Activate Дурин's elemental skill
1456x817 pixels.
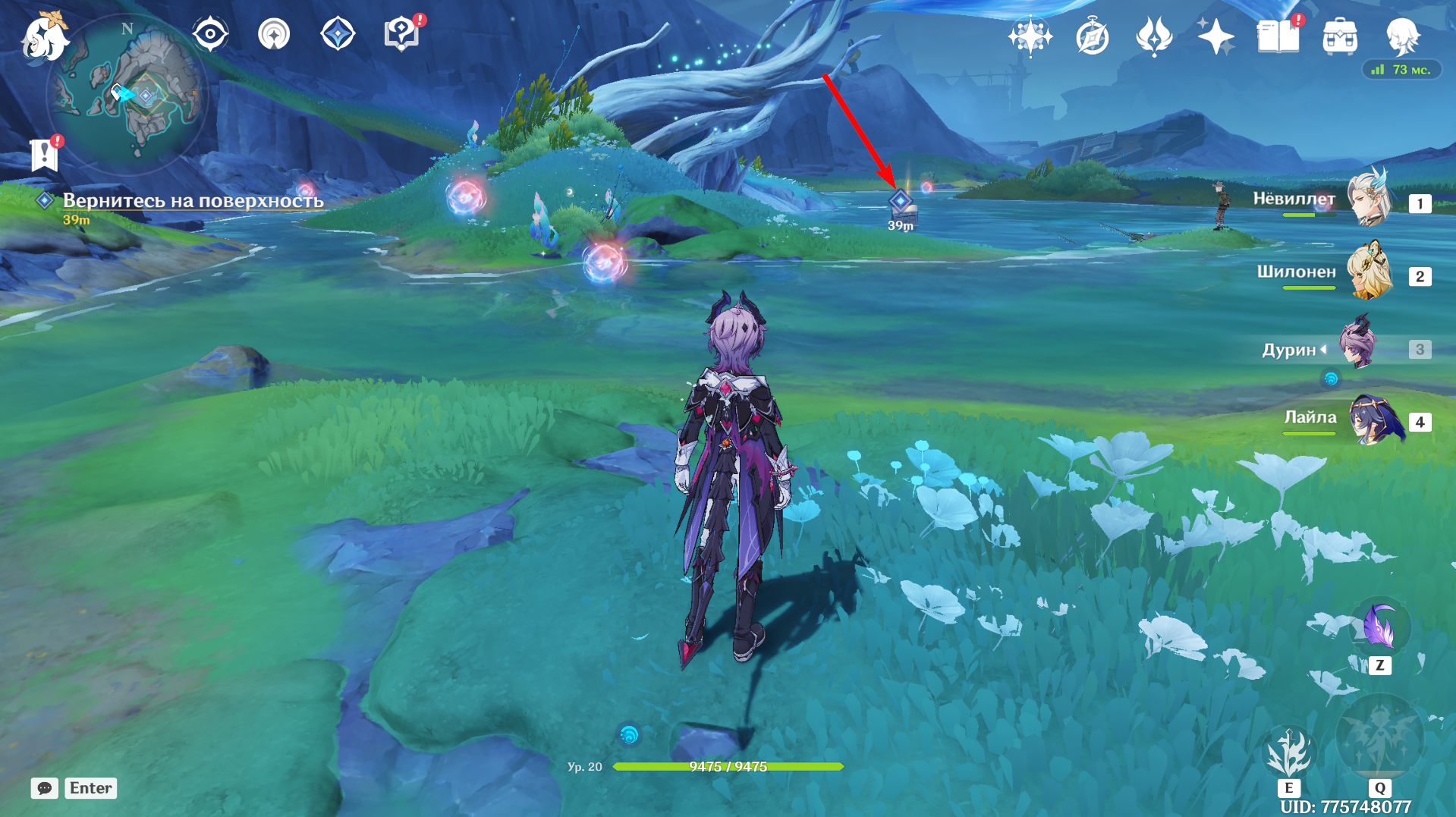[1288, 753]
